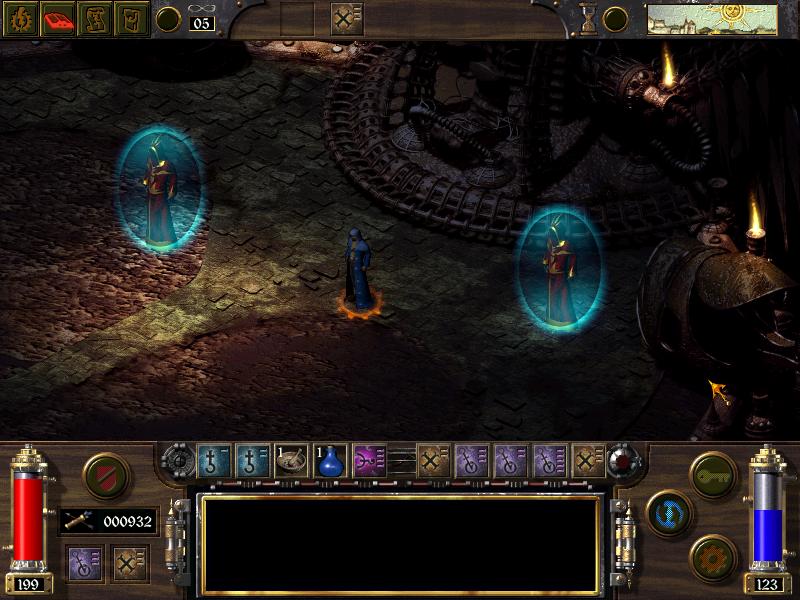
Task: Use the blue potion in the belt
Action: coord(331,460)
